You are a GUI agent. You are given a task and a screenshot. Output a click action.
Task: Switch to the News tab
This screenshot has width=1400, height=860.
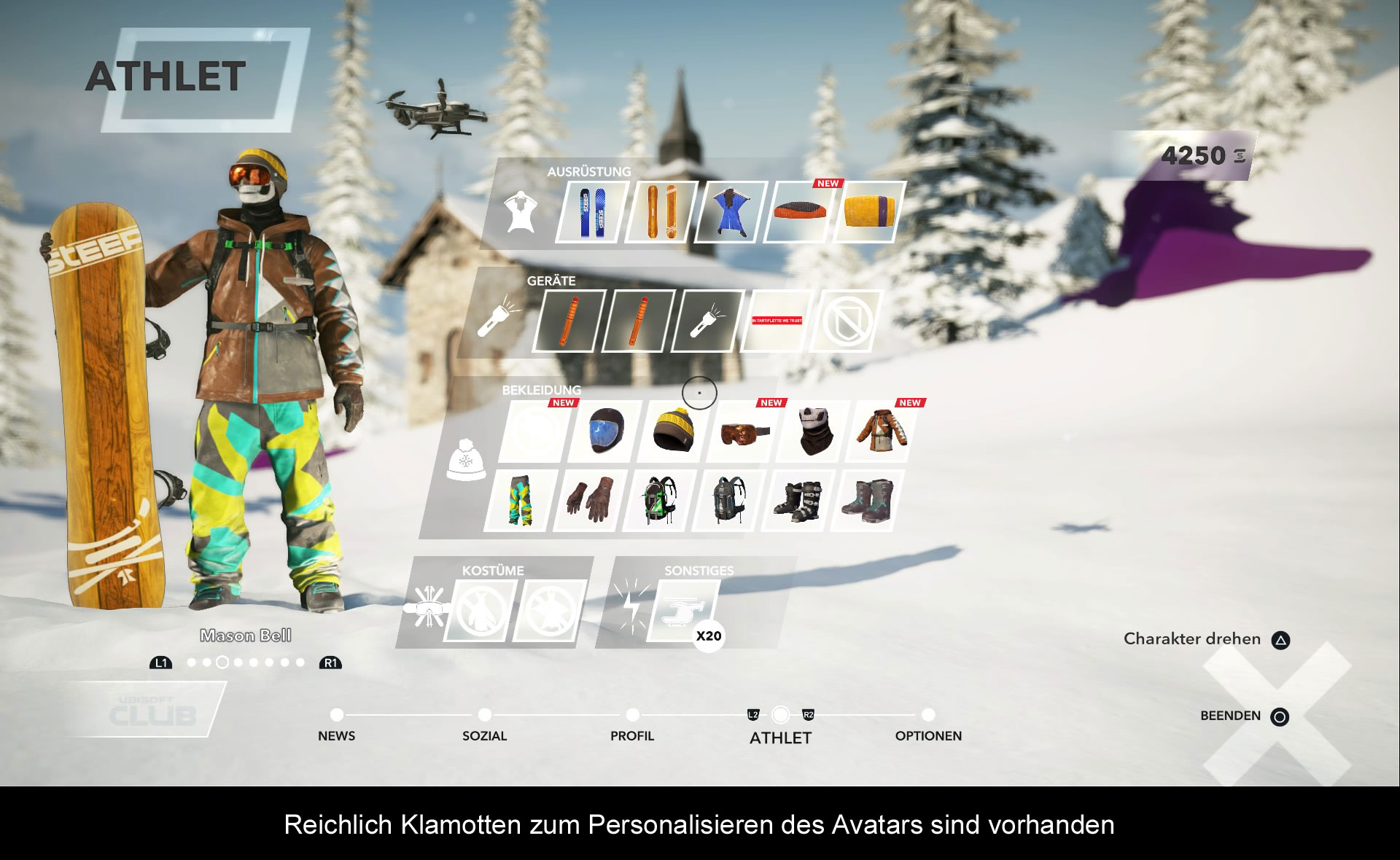[x=336, y=726]
